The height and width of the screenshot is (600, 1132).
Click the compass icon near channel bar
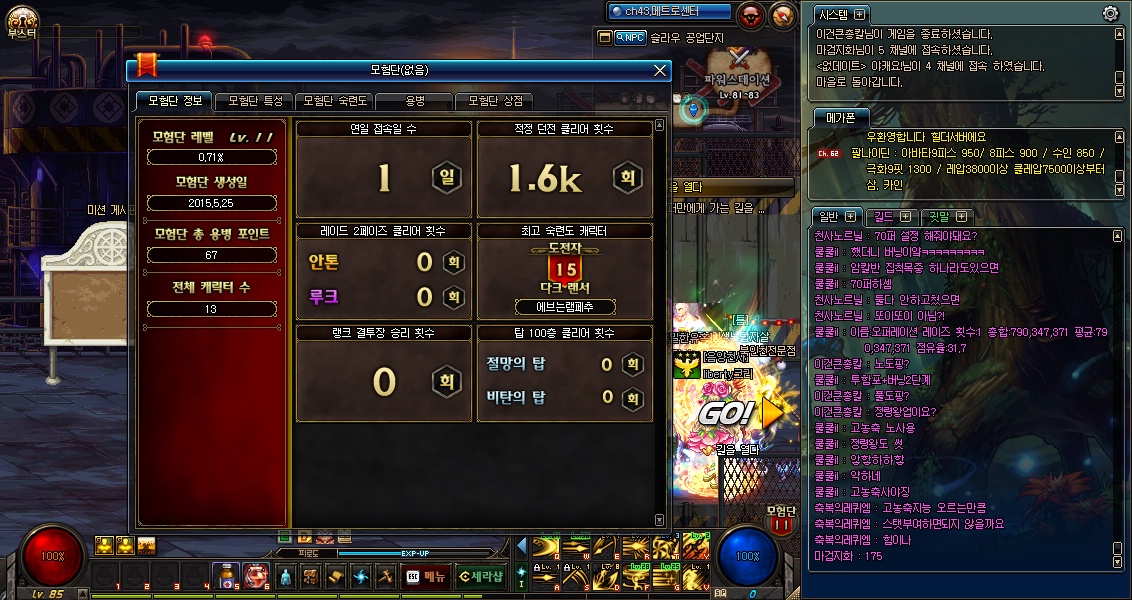780,15
